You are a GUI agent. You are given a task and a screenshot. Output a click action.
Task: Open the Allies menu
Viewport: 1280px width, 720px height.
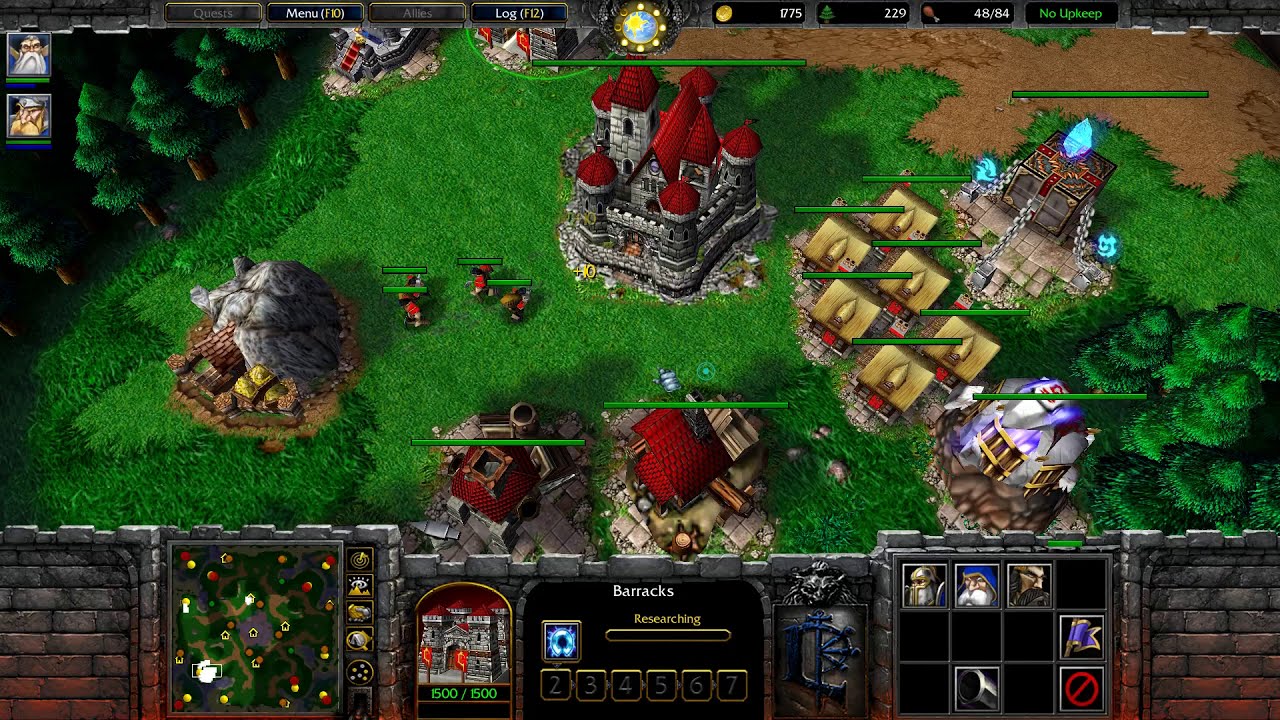[x=417, y=13]
